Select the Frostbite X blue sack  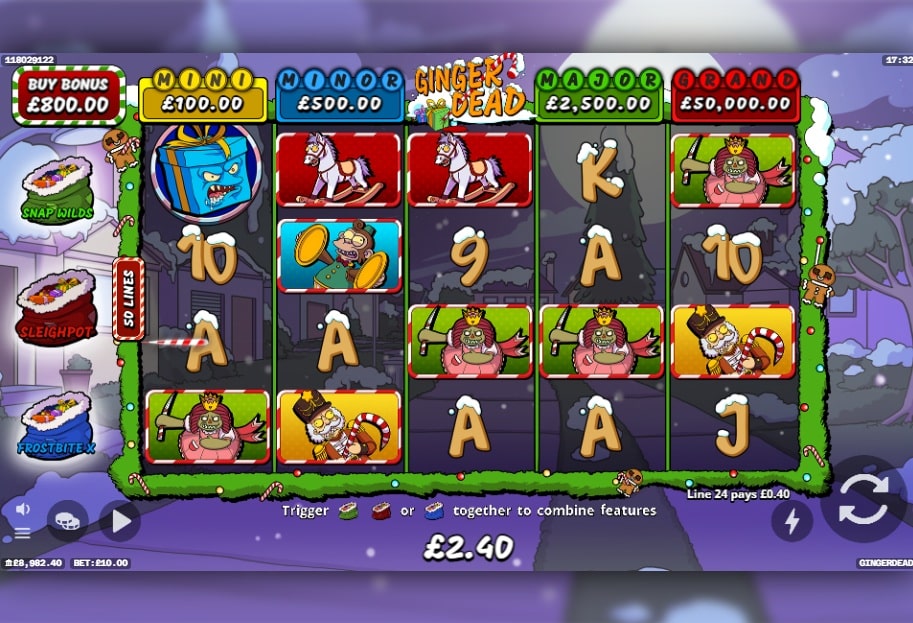tap(57, 424)
